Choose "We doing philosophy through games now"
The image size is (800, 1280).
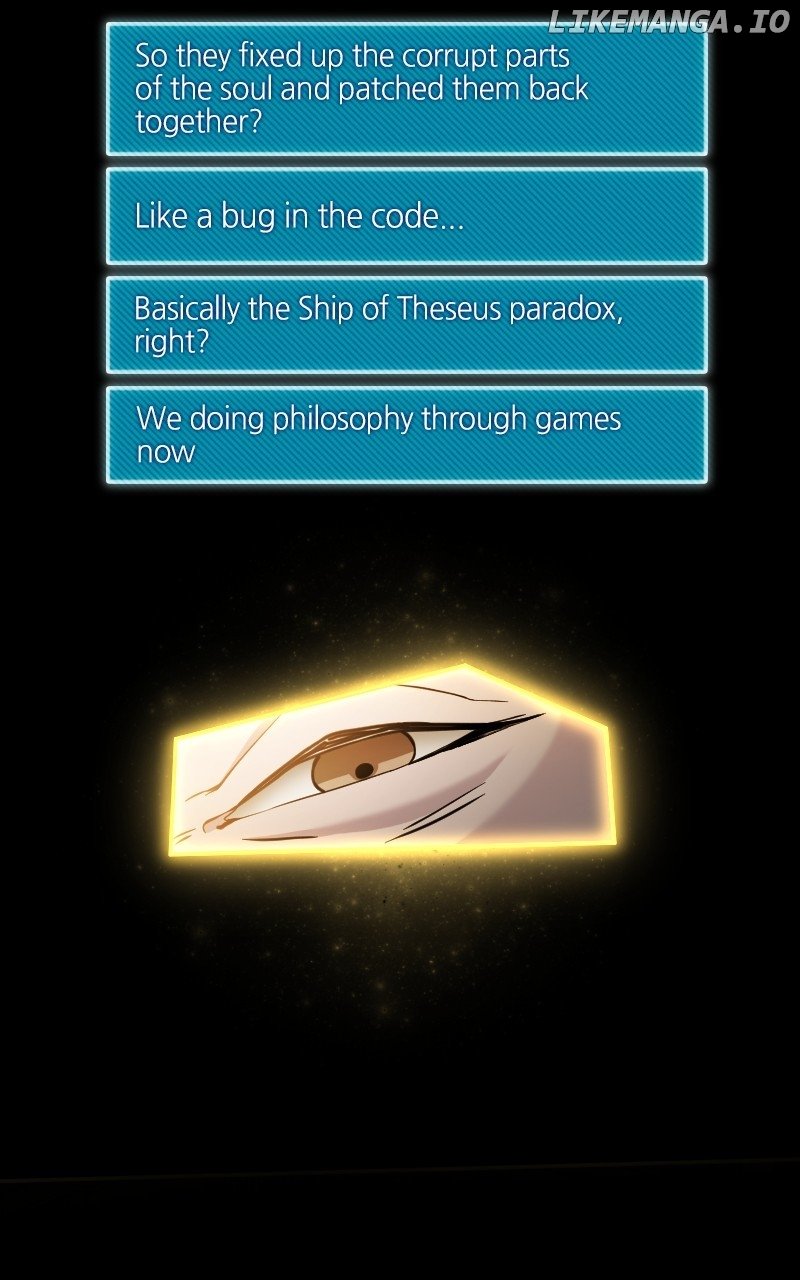point(406,435)
